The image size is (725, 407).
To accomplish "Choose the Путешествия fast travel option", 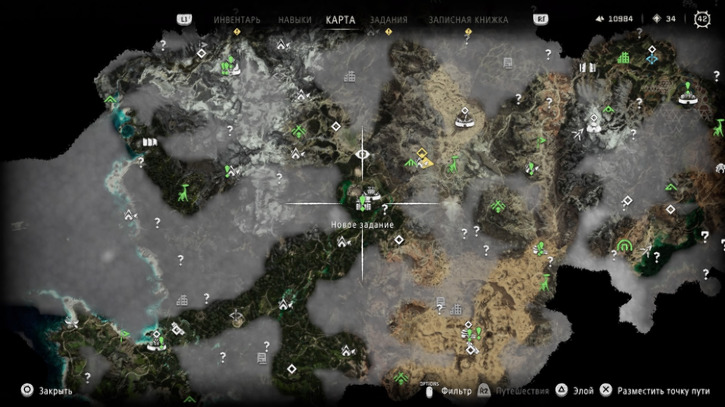I will point(518,392).
